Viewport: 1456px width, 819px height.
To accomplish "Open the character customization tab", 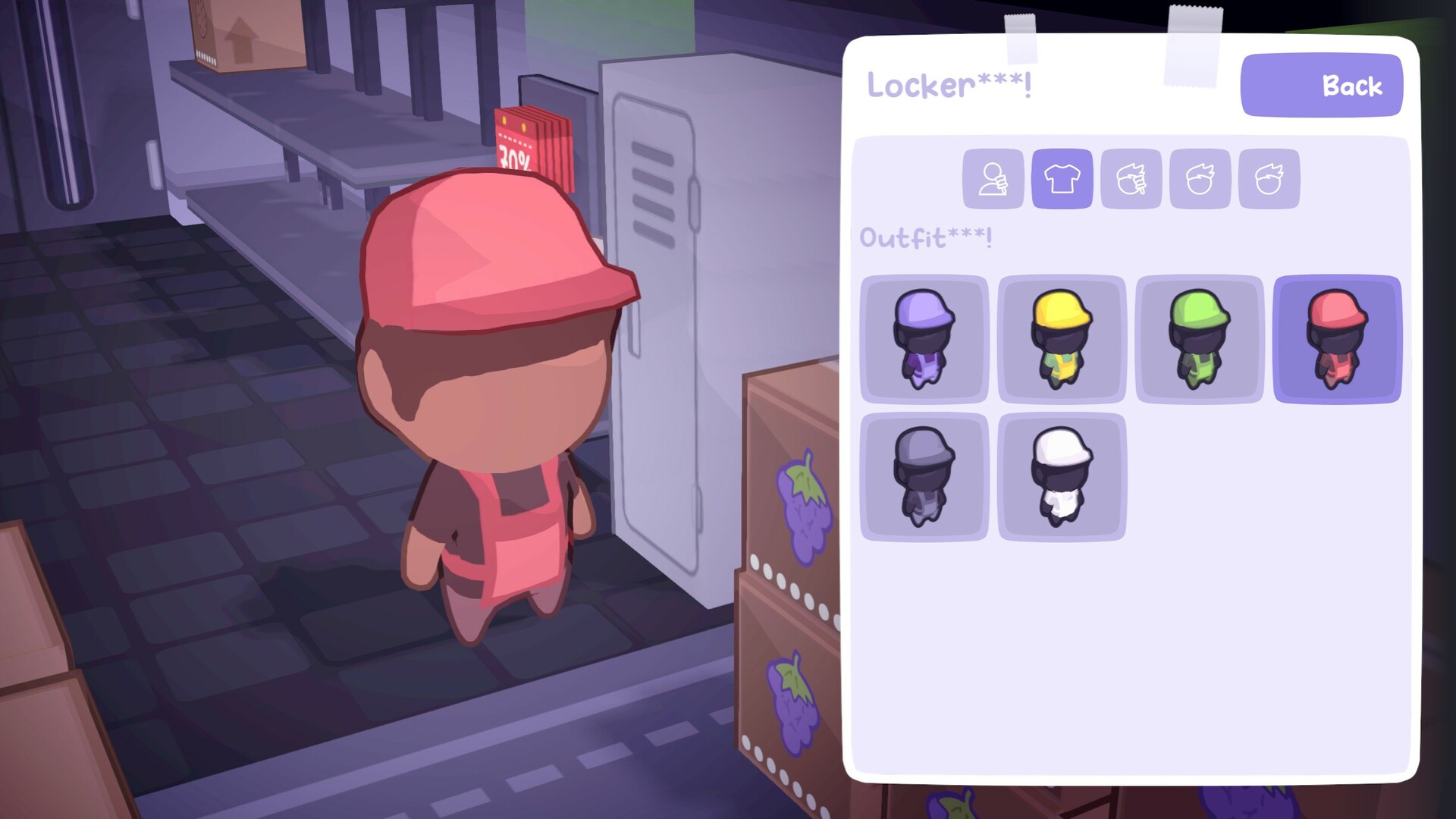I will 993,179.
